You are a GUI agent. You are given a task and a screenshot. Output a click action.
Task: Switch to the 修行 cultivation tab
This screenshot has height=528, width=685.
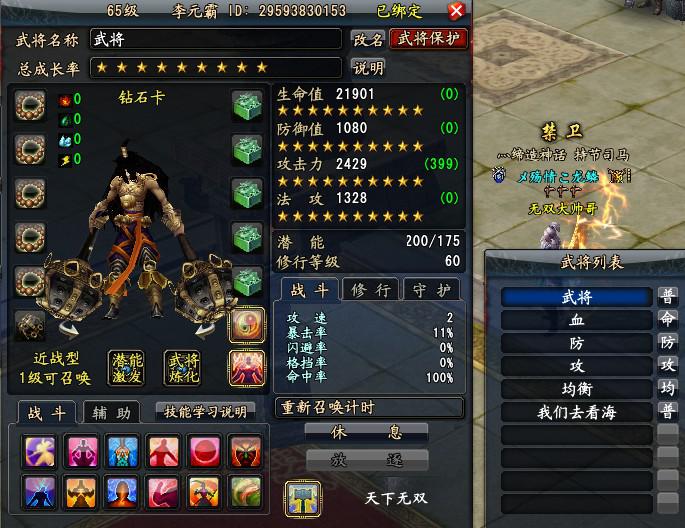coord(370,290)
